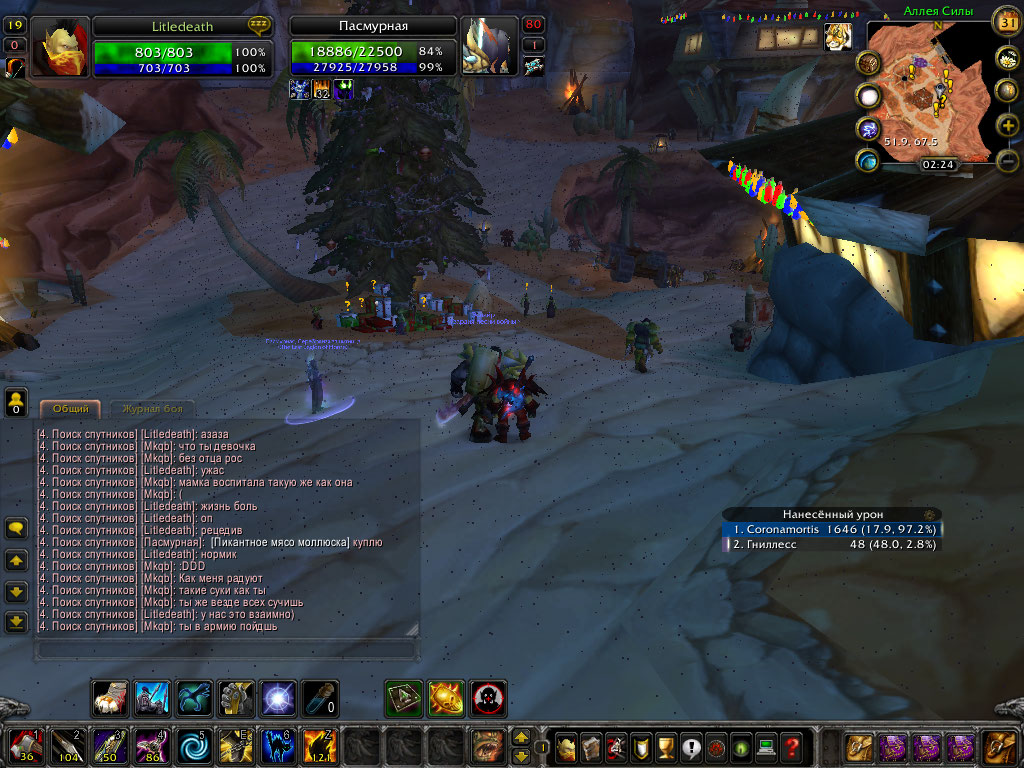Zoom in on the minimap
This screenshot has width=1024, height=768.
1008,125
